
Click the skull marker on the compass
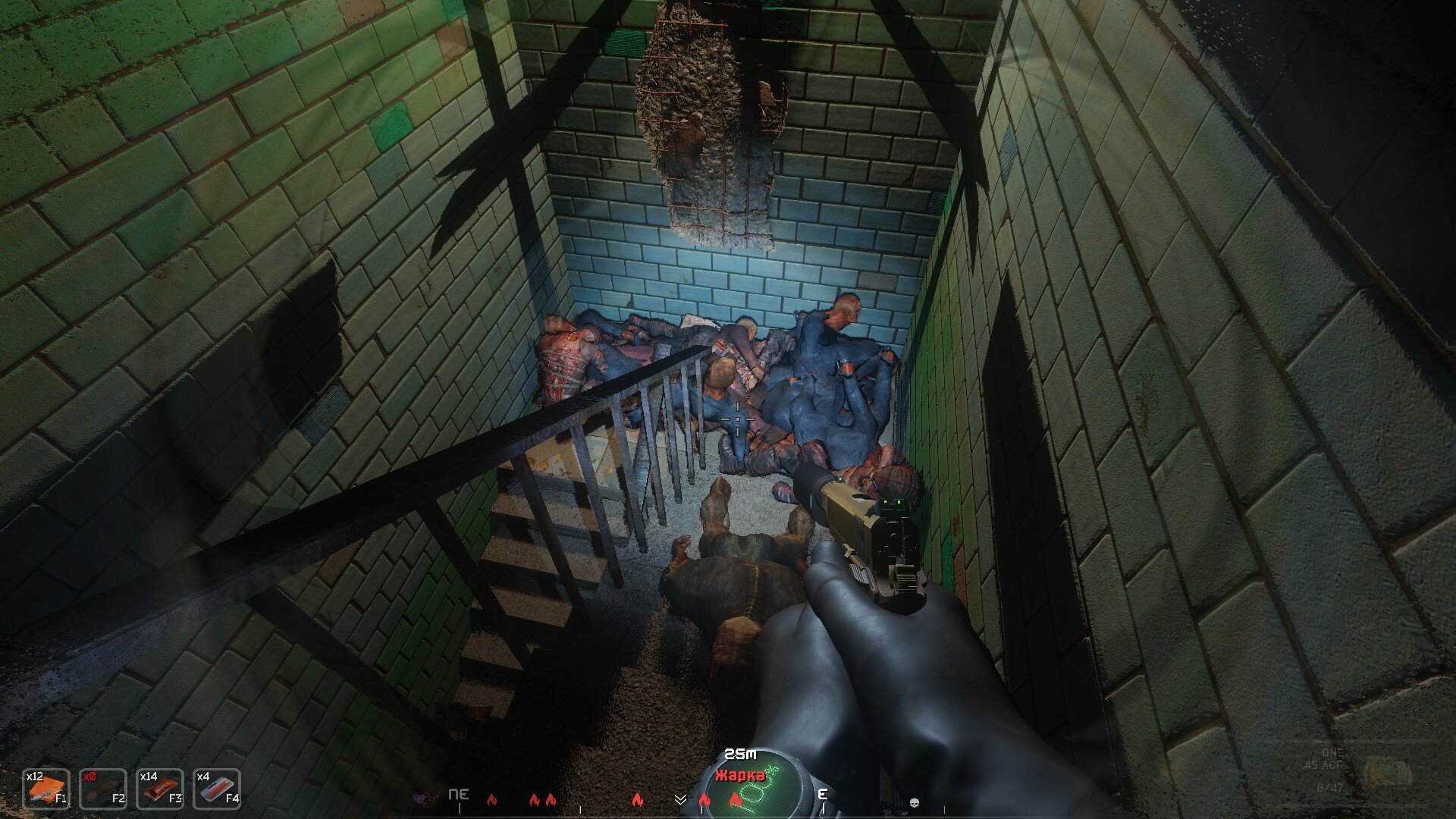pos(914,802)
